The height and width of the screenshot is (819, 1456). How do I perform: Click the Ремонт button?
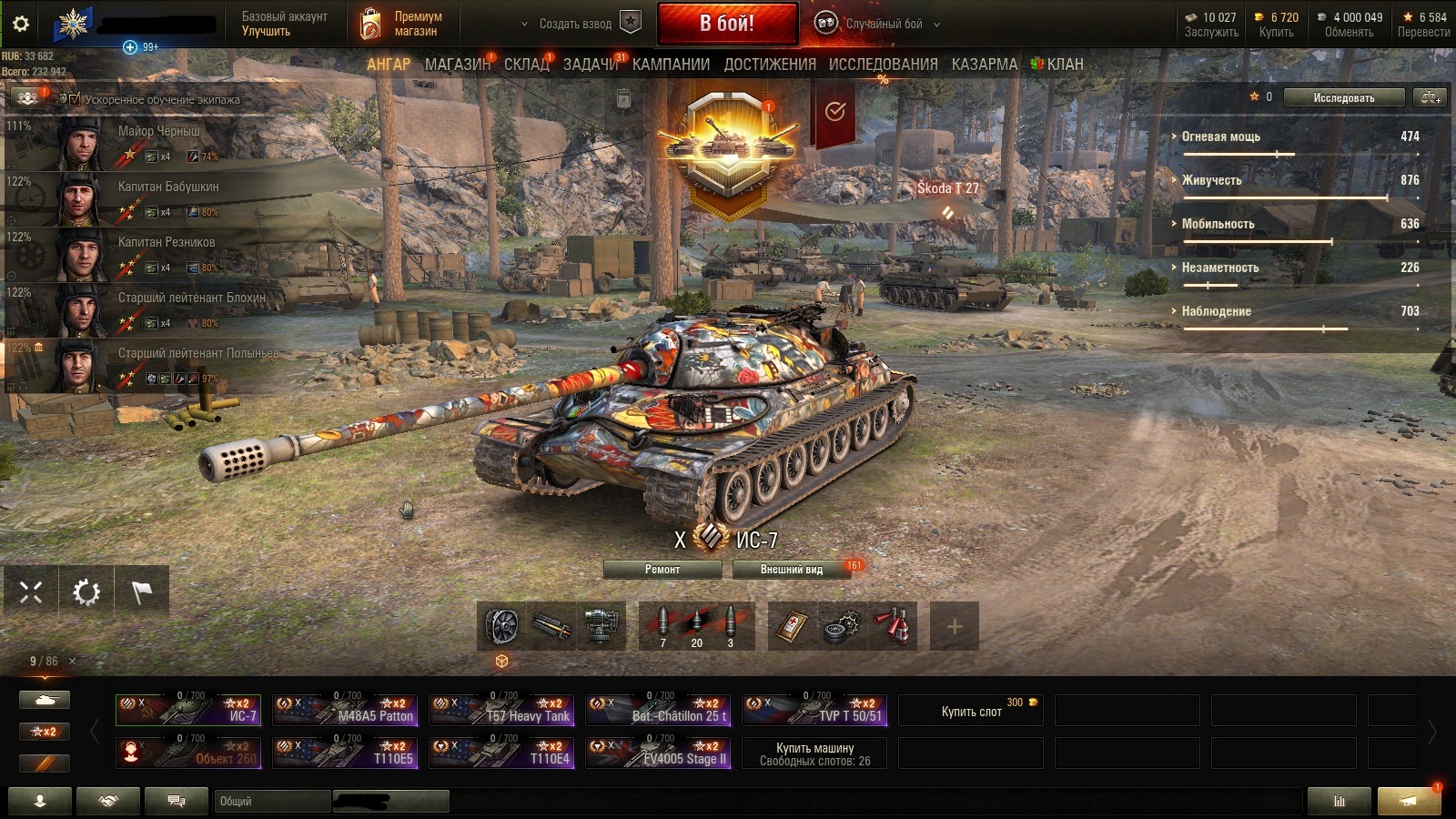(x=662, y=570)
